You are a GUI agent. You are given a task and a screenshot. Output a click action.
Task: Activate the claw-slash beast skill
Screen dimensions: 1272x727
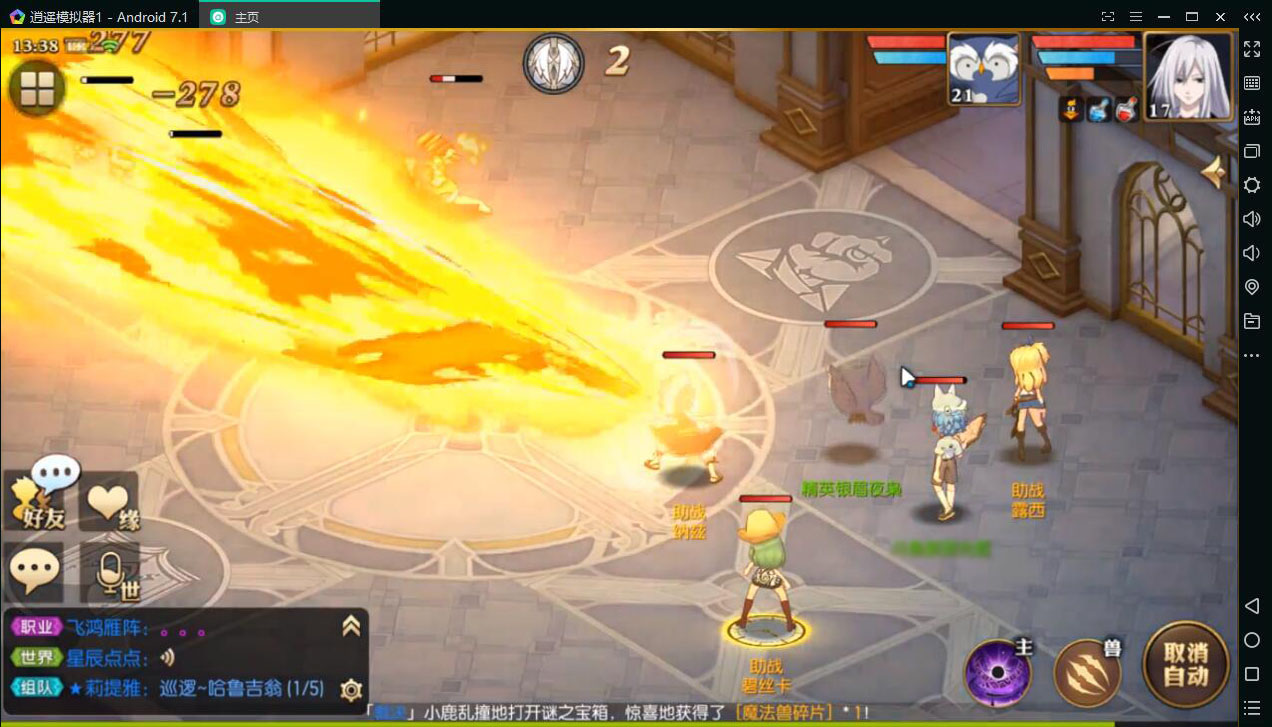(1086, 672)
